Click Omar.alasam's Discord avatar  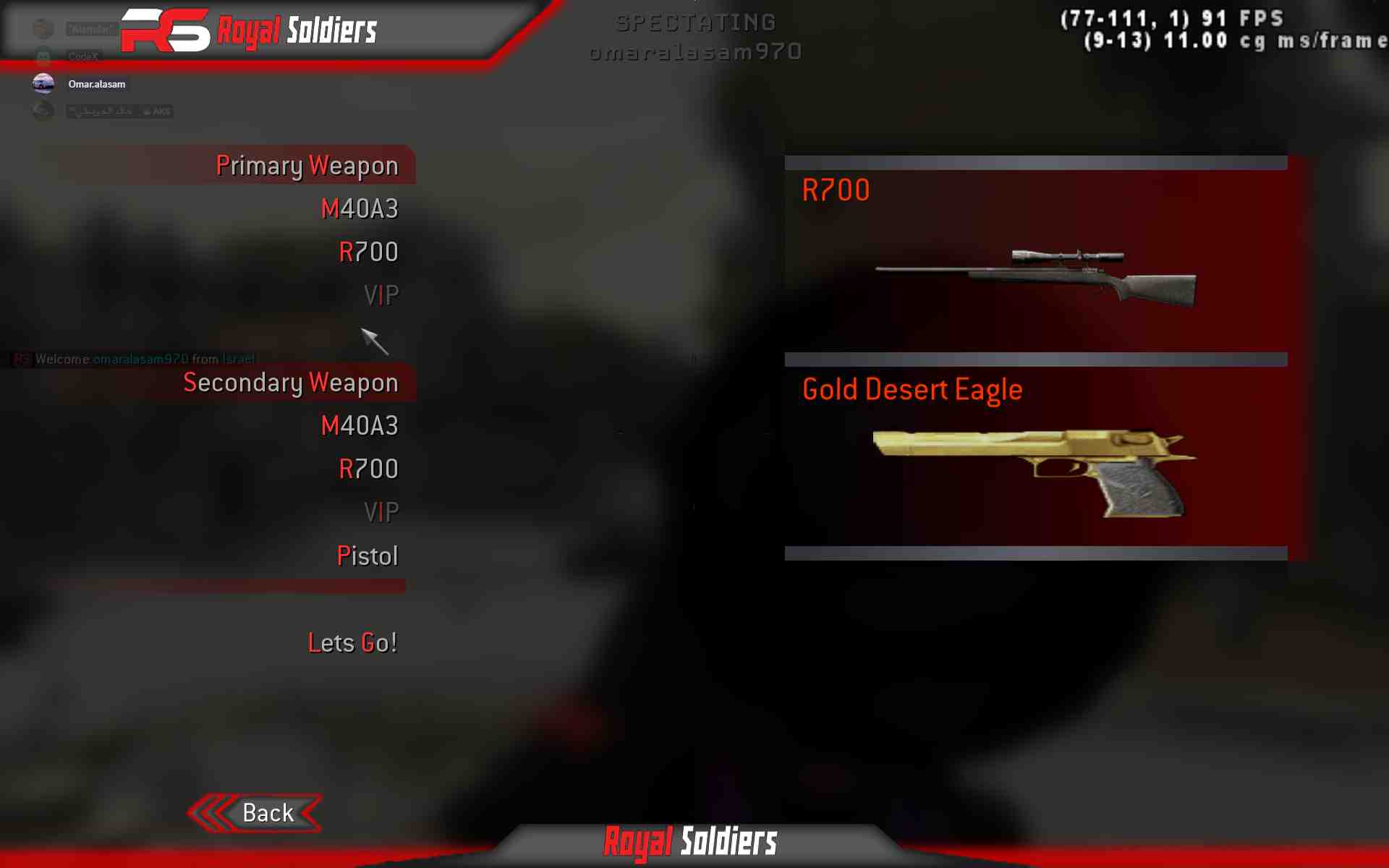tap(43, 83)
